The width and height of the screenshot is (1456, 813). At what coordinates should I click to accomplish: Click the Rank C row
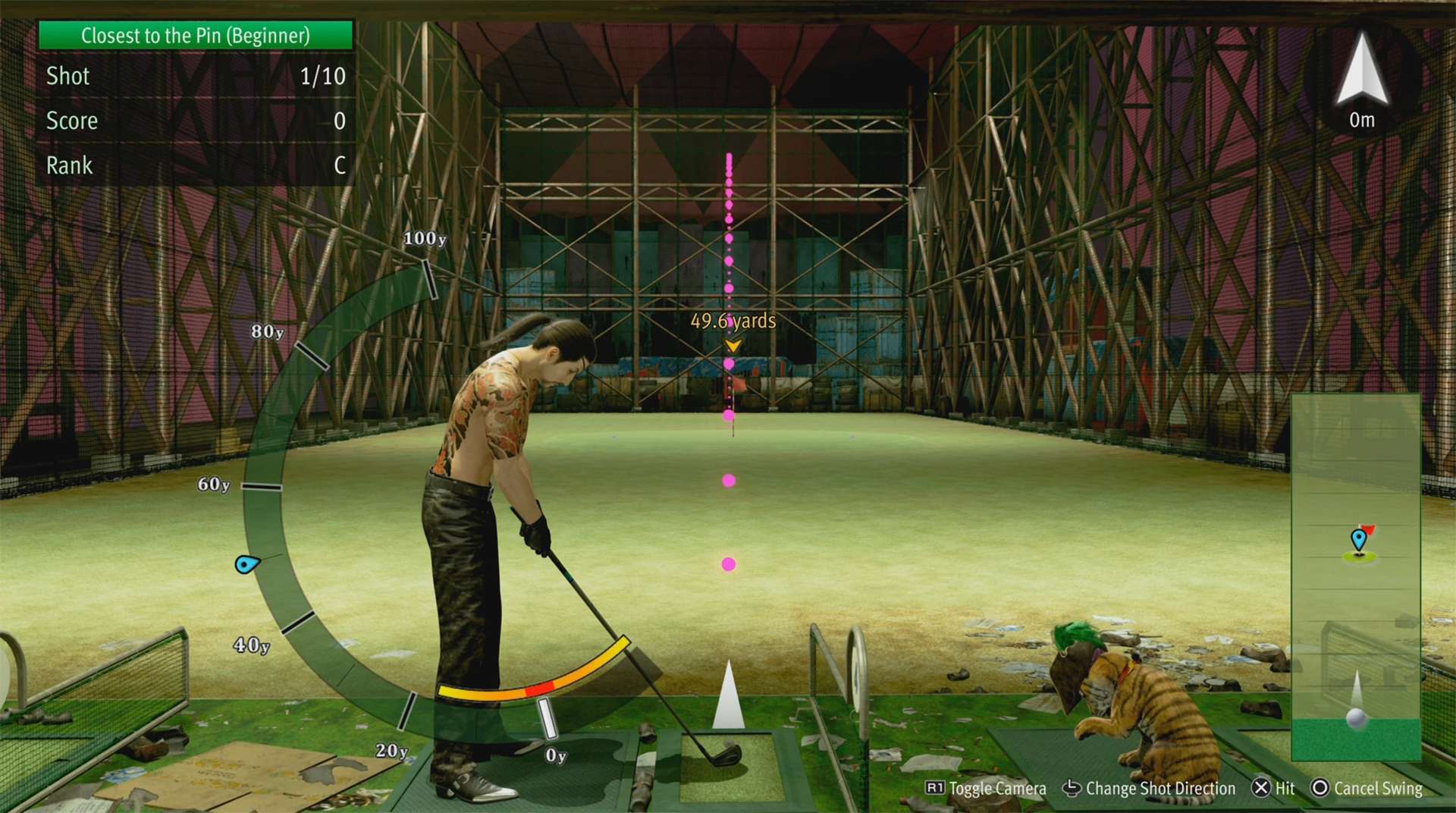click(x=194, y=165)
